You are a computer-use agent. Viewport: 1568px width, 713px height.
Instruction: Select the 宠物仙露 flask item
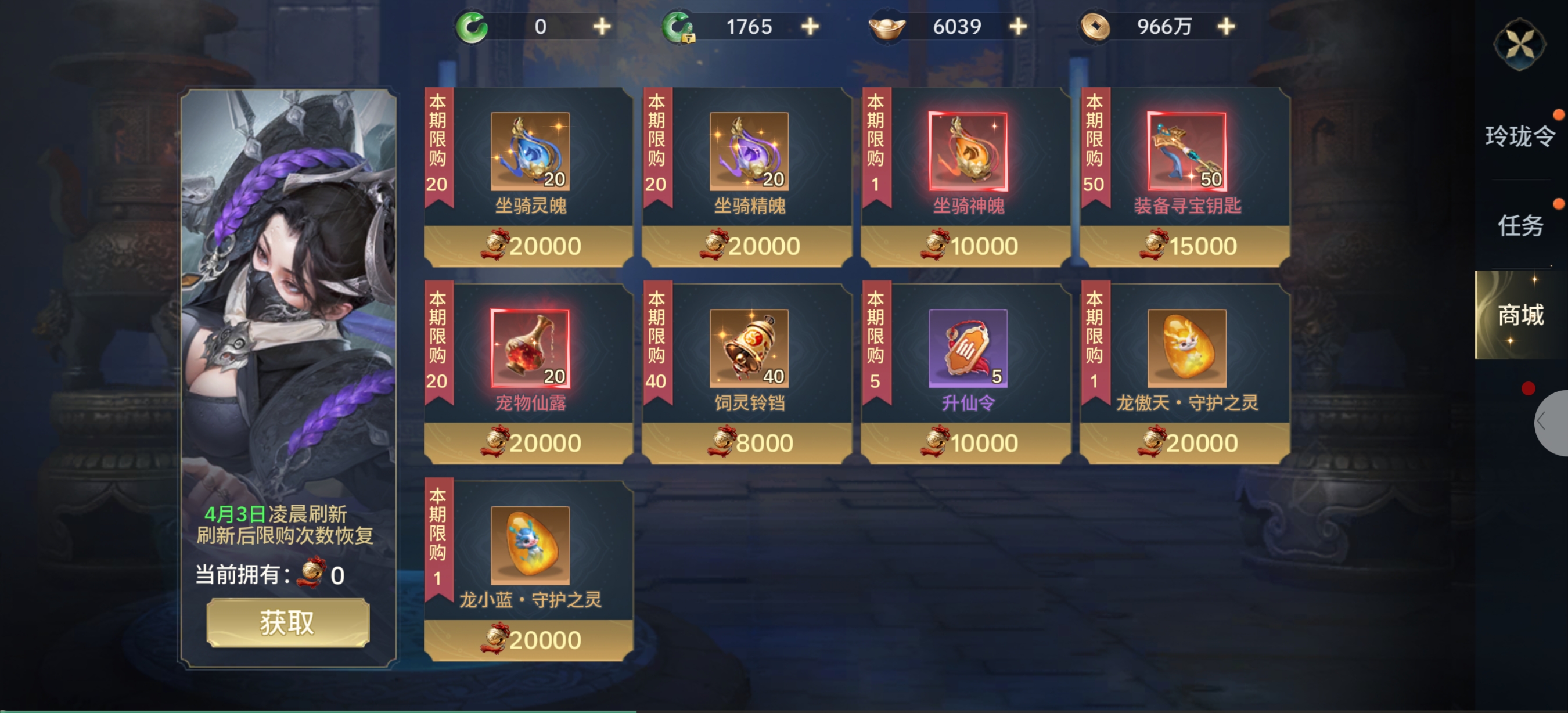click(530, 348)
